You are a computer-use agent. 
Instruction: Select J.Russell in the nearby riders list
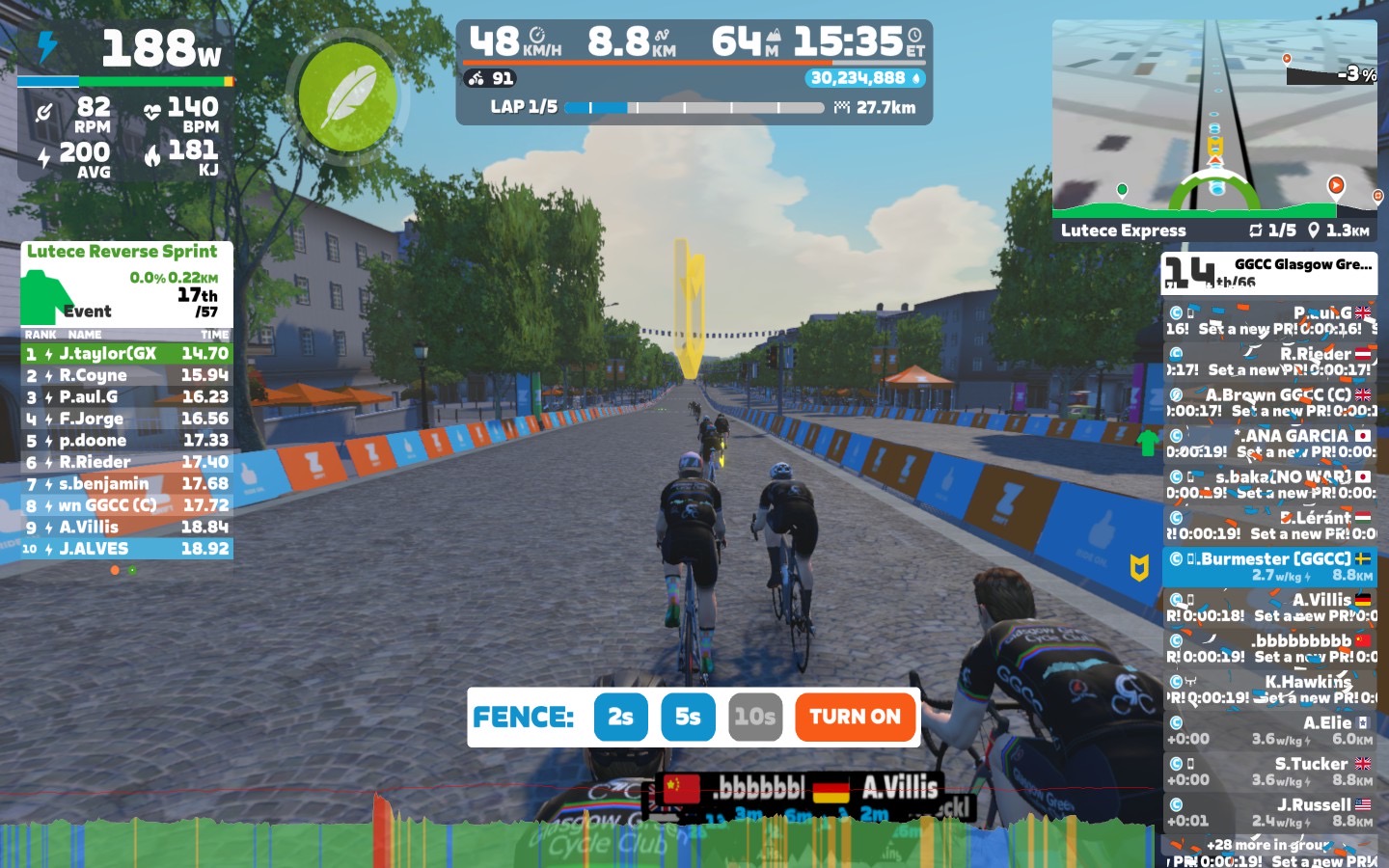[1269, 812]
